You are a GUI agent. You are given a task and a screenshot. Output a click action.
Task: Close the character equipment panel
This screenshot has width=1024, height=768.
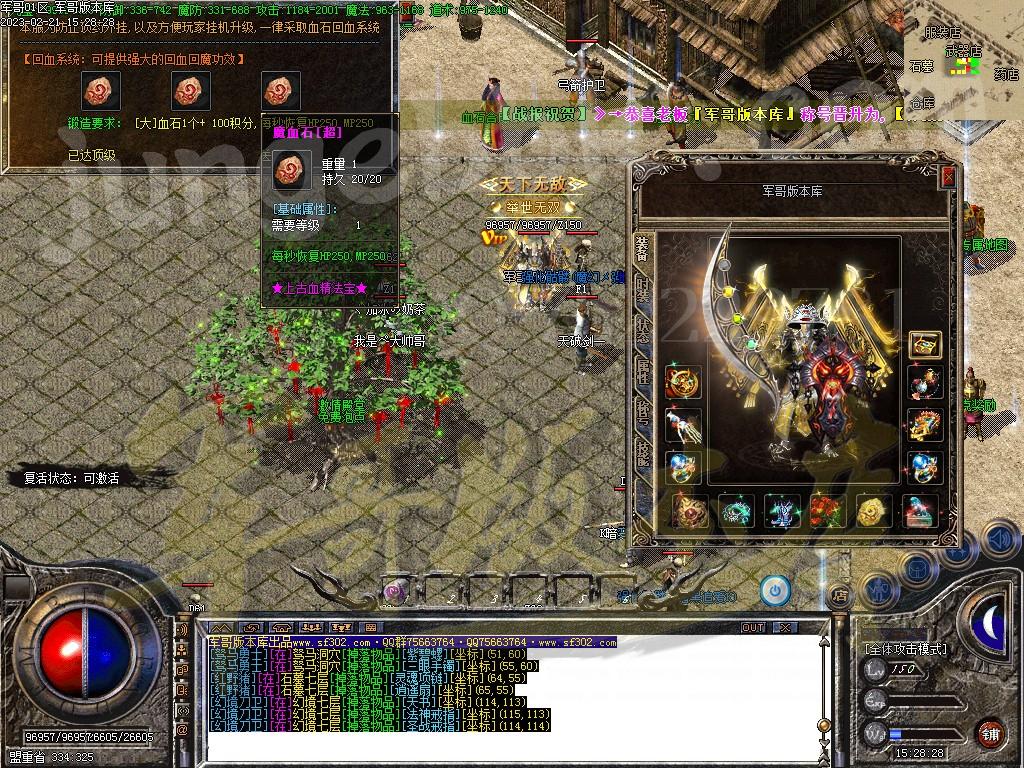tap(948, 177)
